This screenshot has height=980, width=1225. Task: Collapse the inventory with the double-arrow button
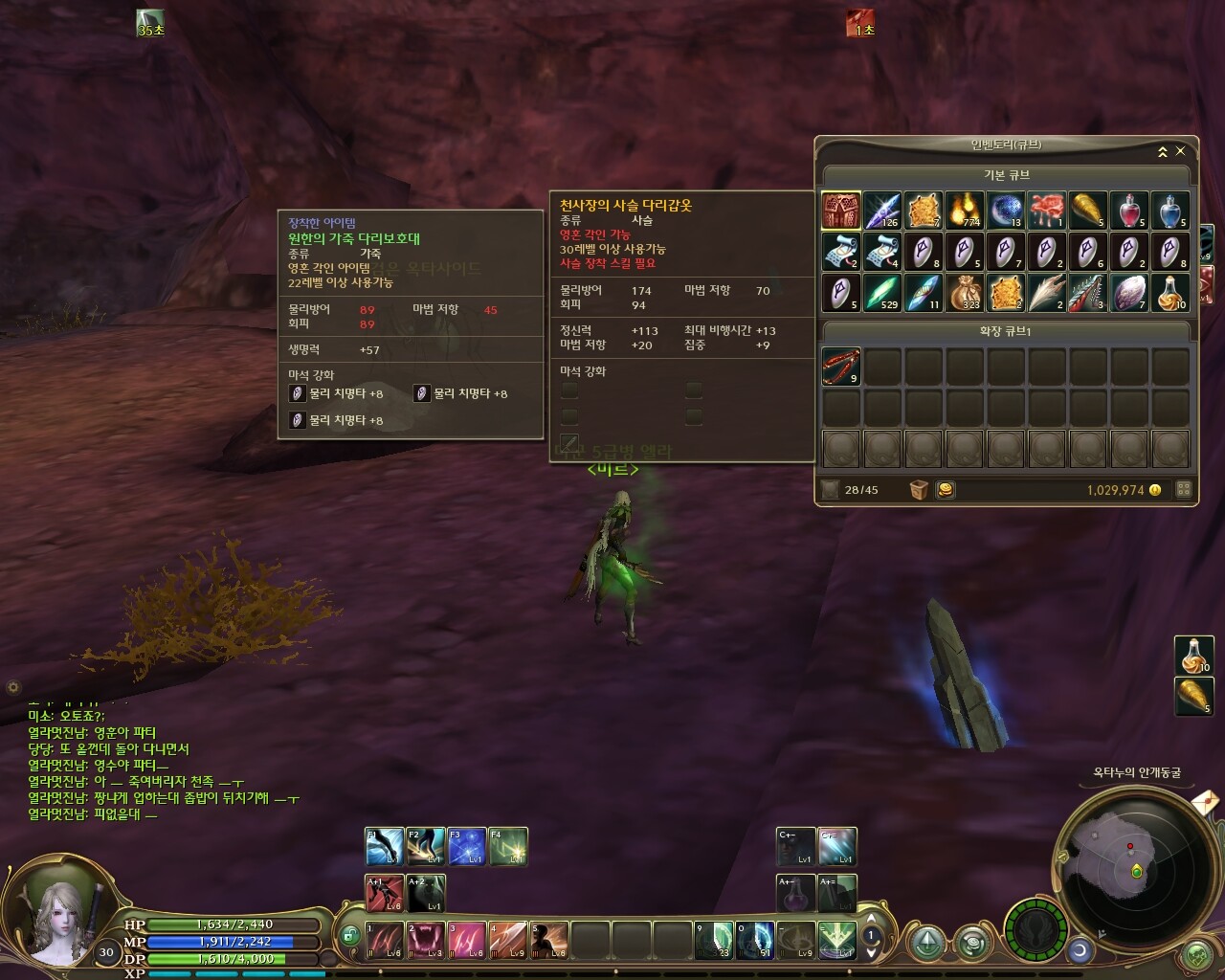click(x=1163, y=151)
